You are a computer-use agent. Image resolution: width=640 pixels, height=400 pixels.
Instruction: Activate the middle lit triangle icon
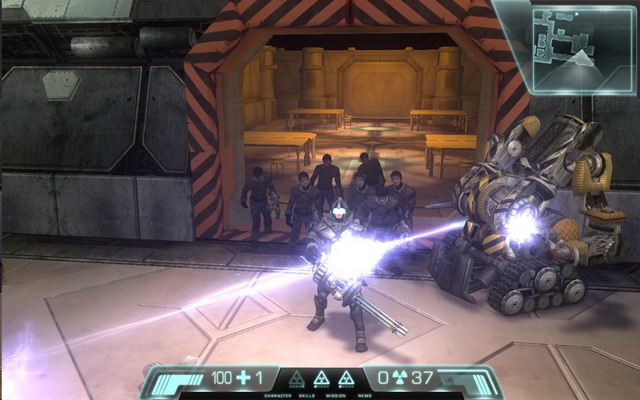(321, 379)
